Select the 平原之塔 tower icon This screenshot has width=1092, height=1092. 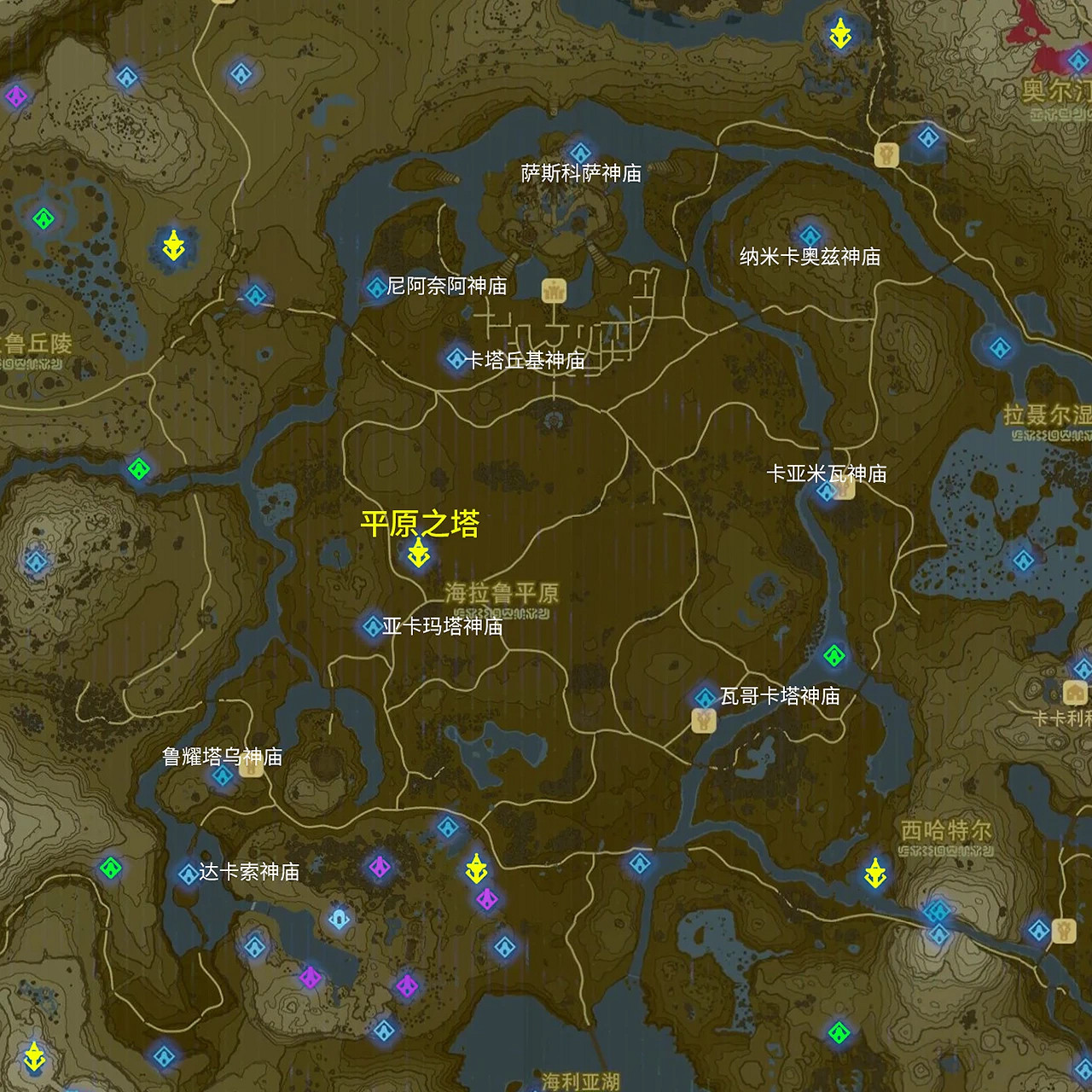416,555
